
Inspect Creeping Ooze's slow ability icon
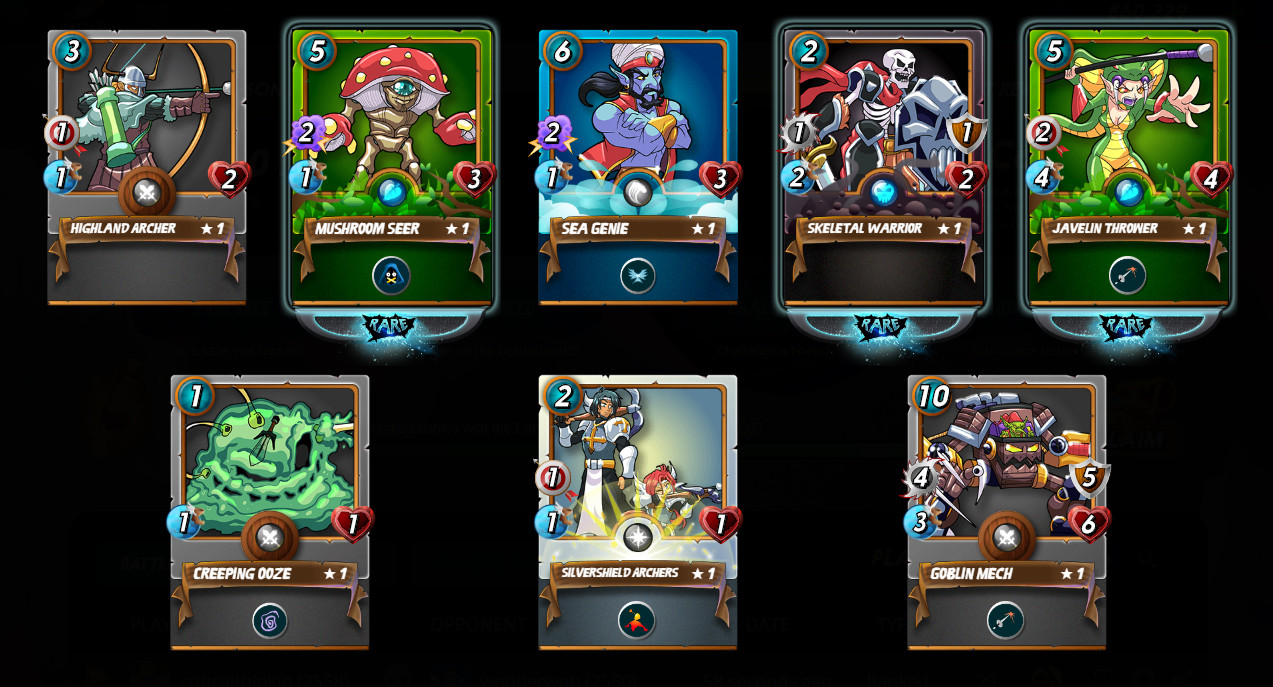(x=269, y=621)
